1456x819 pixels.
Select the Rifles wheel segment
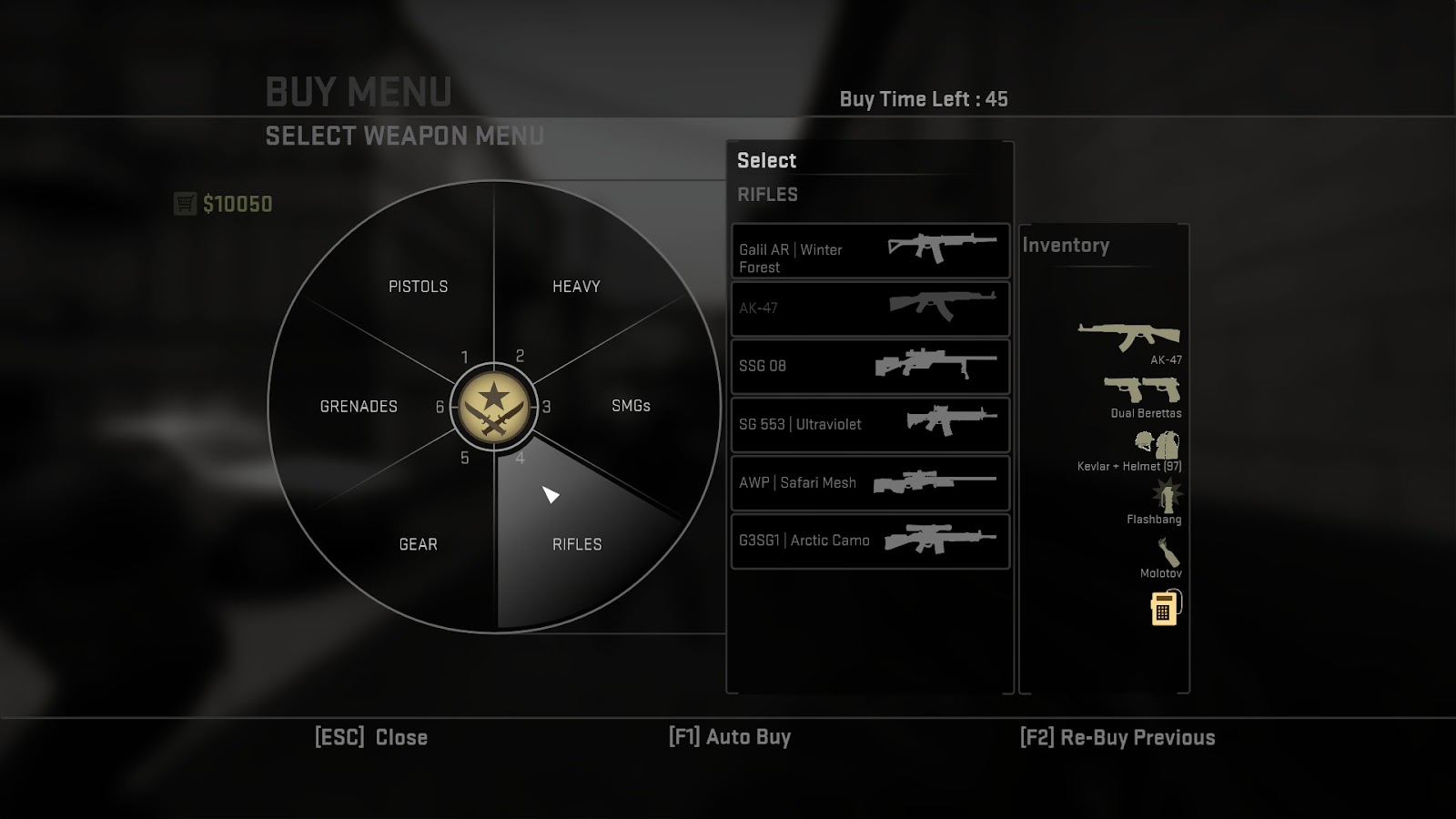(577, 543)
